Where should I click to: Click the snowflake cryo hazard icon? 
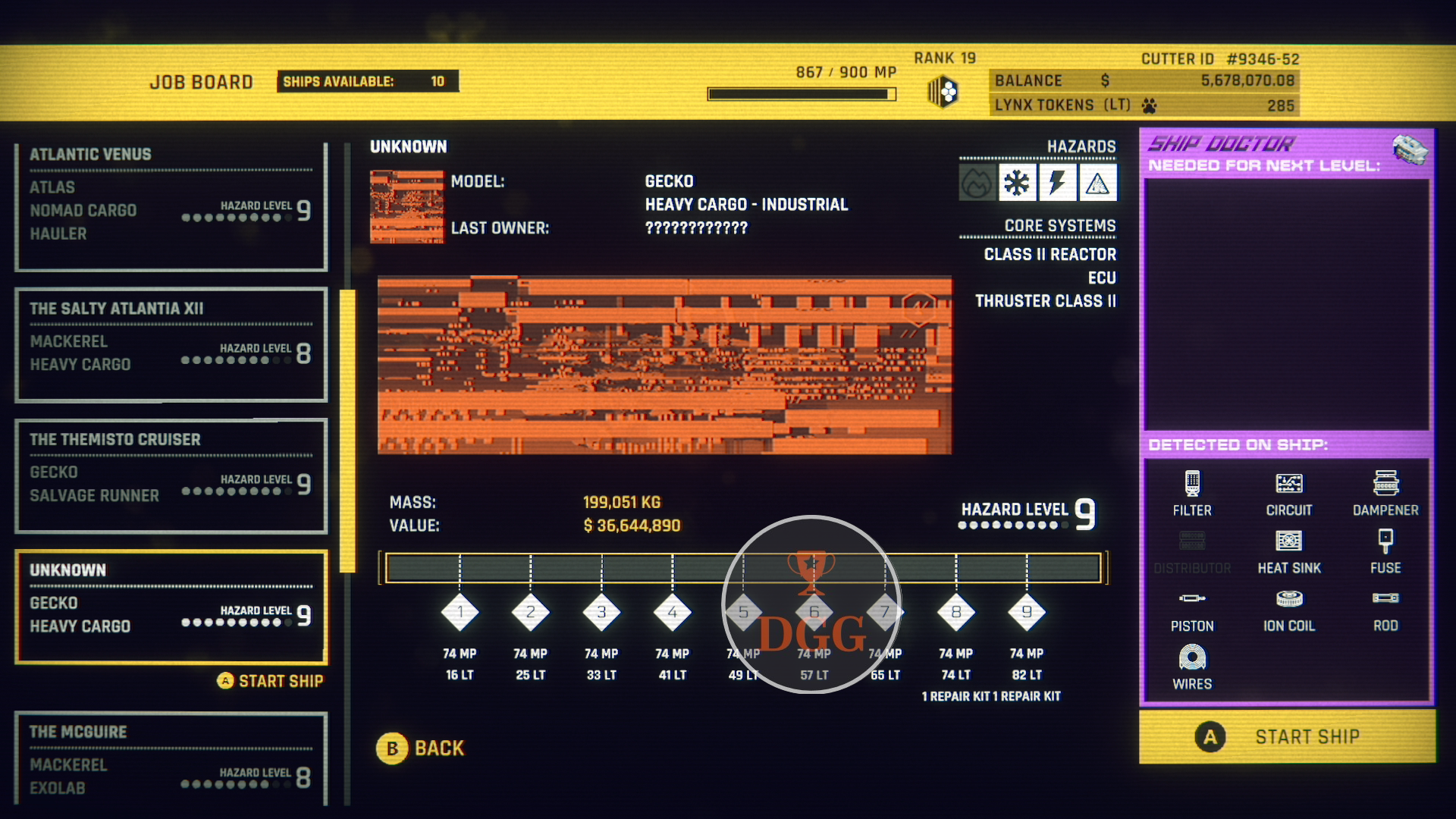coord(1017,183)
